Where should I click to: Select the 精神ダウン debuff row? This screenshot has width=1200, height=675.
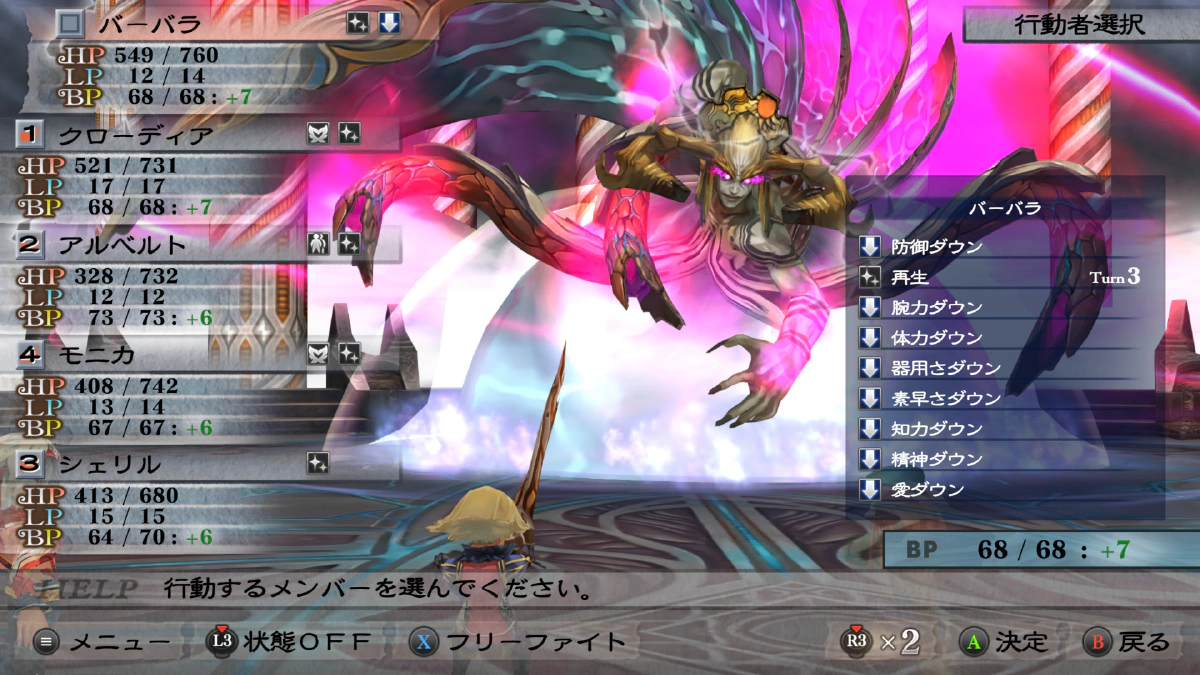pyautogui.click(x=936, y=459)
